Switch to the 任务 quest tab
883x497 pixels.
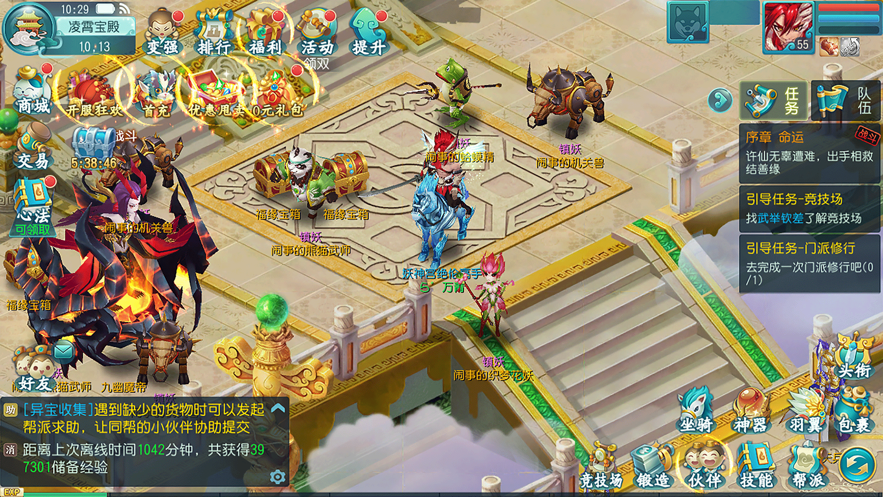tap(775, 100)
